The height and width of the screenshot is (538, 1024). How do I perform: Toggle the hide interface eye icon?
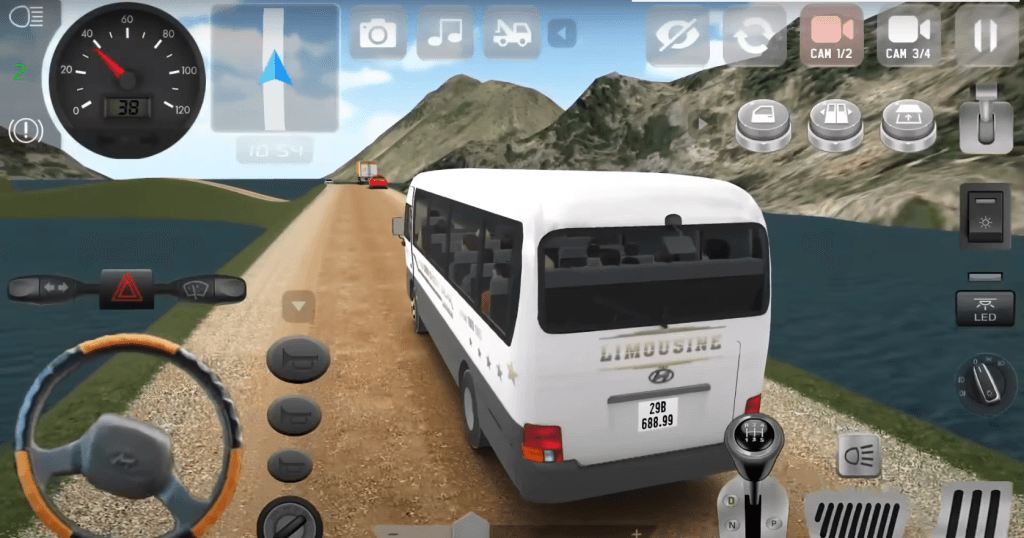click(677, 36)
